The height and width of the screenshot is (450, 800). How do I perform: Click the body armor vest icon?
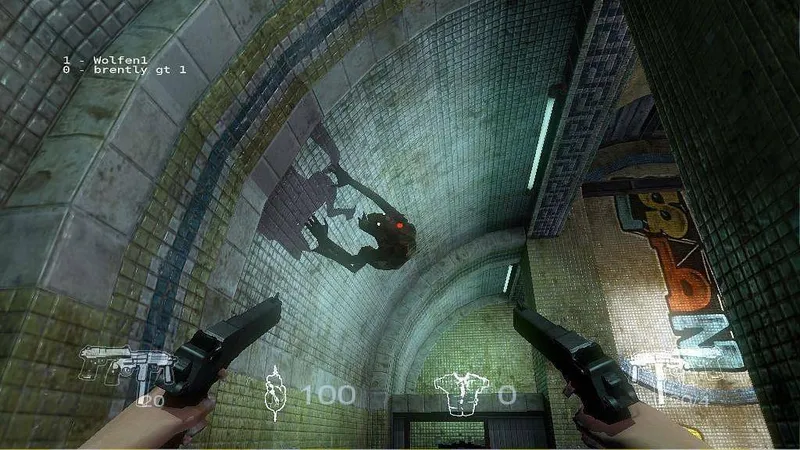click(461, 391)
